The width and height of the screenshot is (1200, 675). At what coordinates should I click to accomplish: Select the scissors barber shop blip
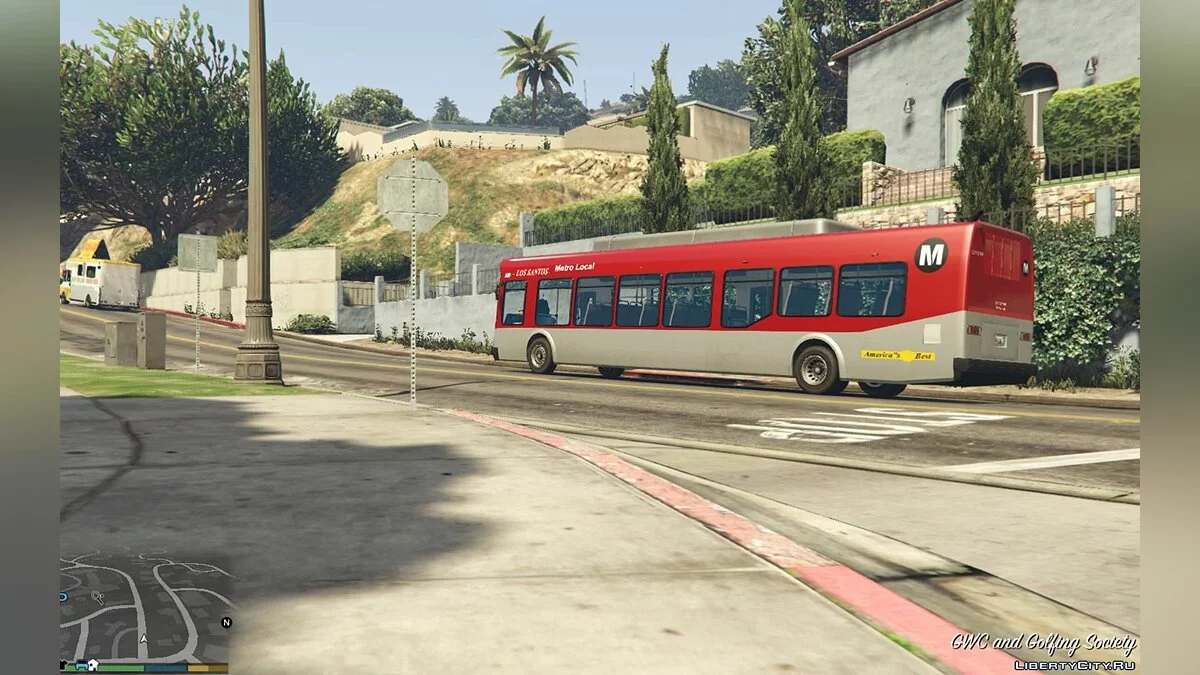tap(98, 597)
